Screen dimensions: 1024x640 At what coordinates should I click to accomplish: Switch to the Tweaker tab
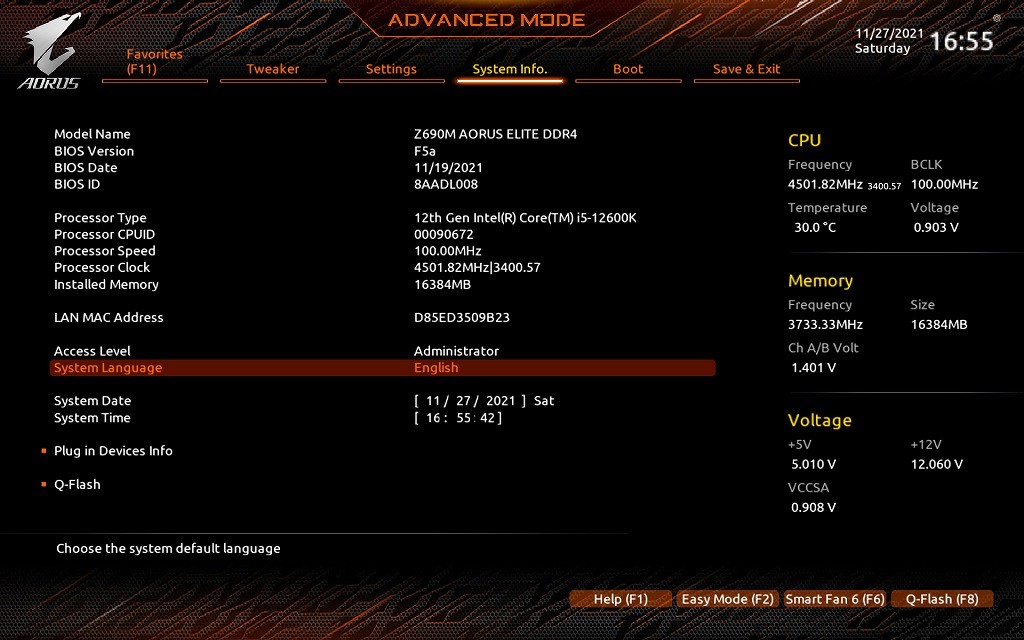[x=273, y=69]
